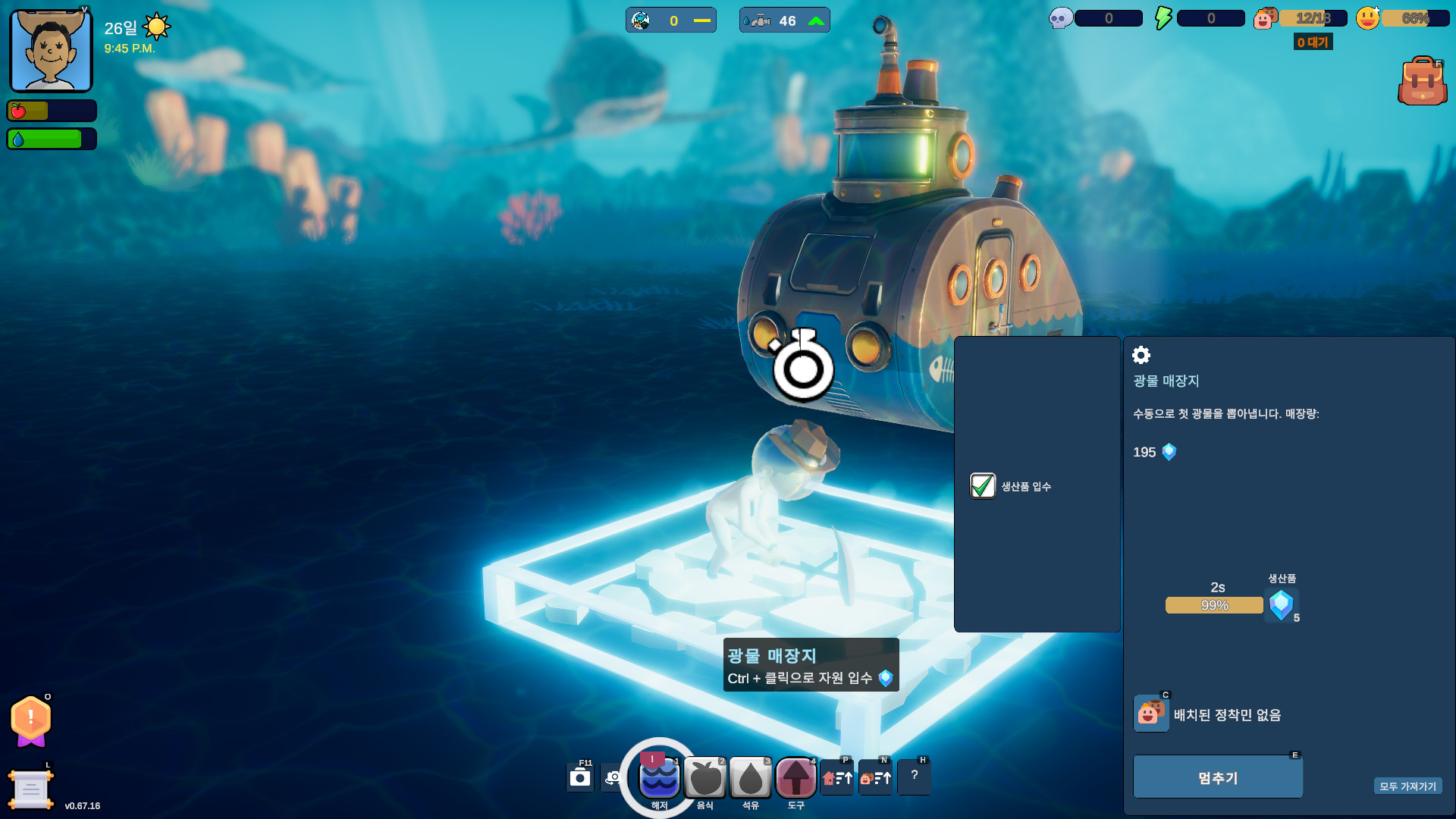Image resolution: width=1456 pixels, height=819 pixels.
Task: Show help with the question mark button
Action: pos(914,777)
